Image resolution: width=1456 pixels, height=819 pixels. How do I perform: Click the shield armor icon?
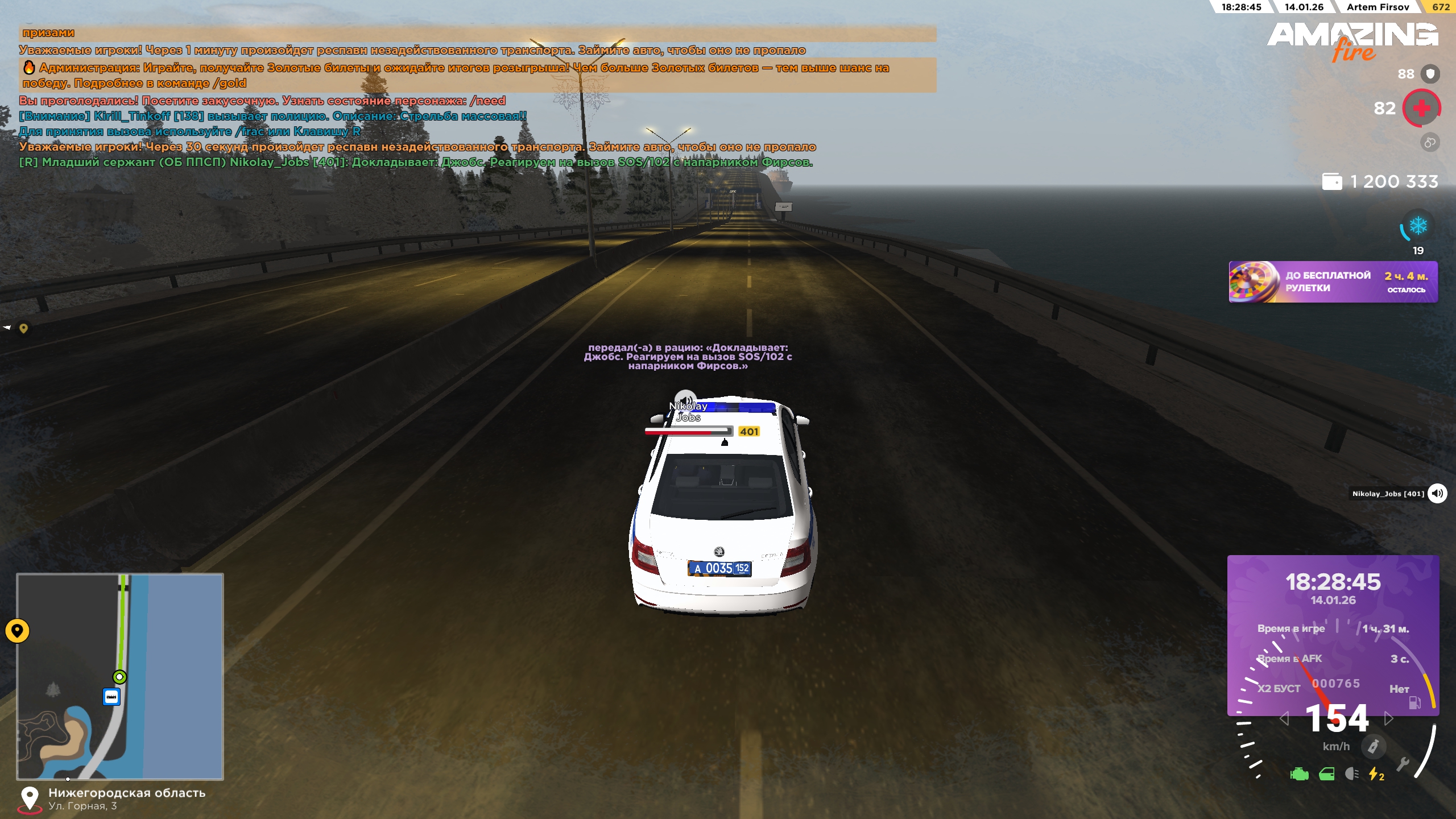click(1430, 74)
